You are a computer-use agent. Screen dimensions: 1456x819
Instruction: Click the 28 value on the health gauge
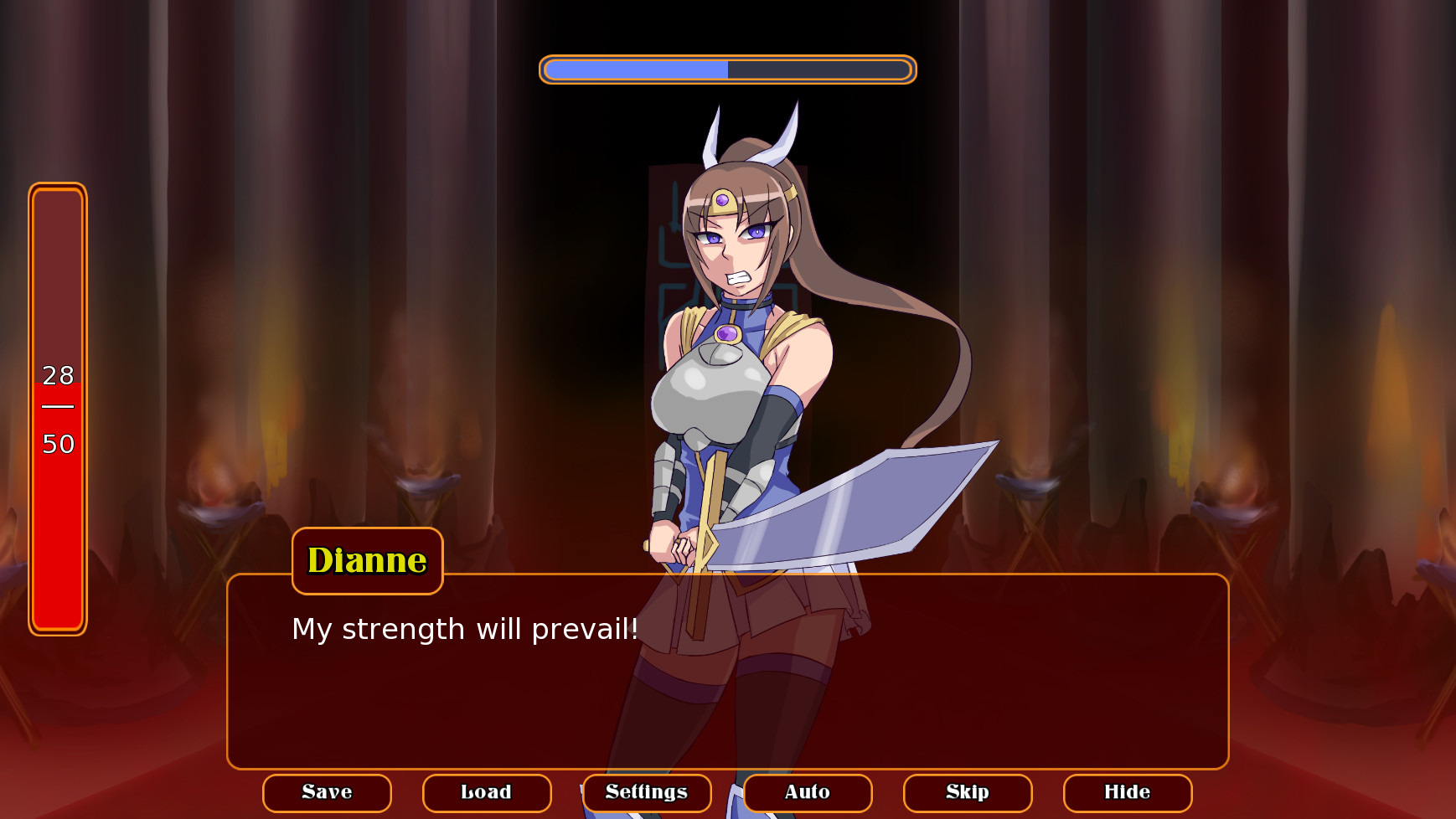(x=57, y=376)
